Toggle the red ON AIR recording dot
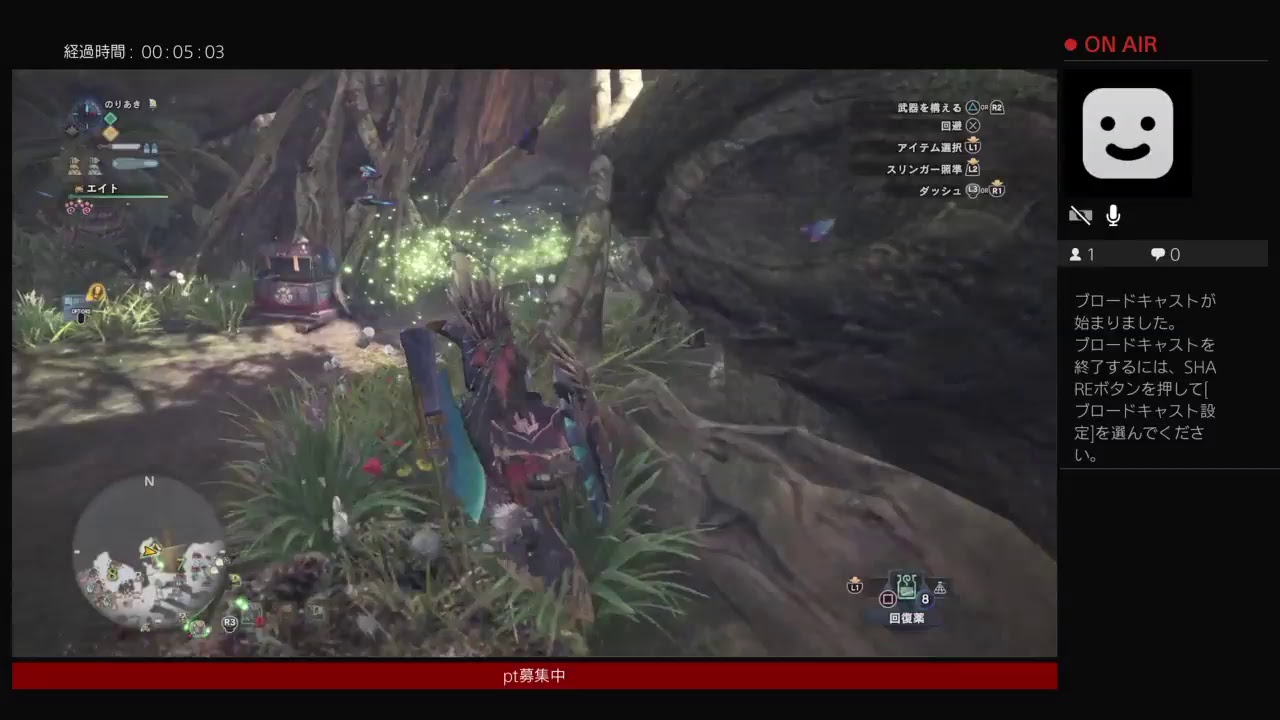The image size is (1280, 720). (1069, 44)
